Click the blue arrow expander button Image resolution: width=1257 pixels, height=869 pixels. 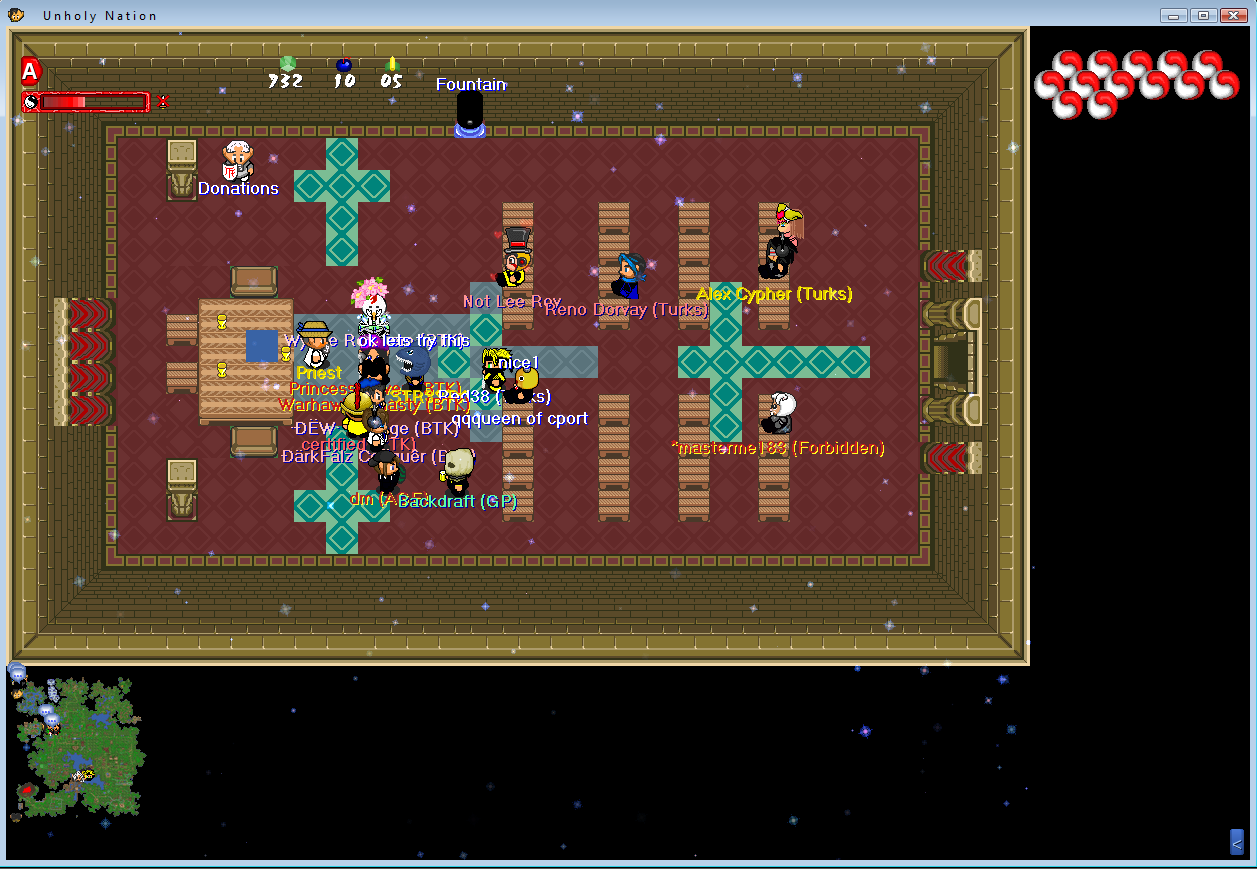coord(1236,842)
